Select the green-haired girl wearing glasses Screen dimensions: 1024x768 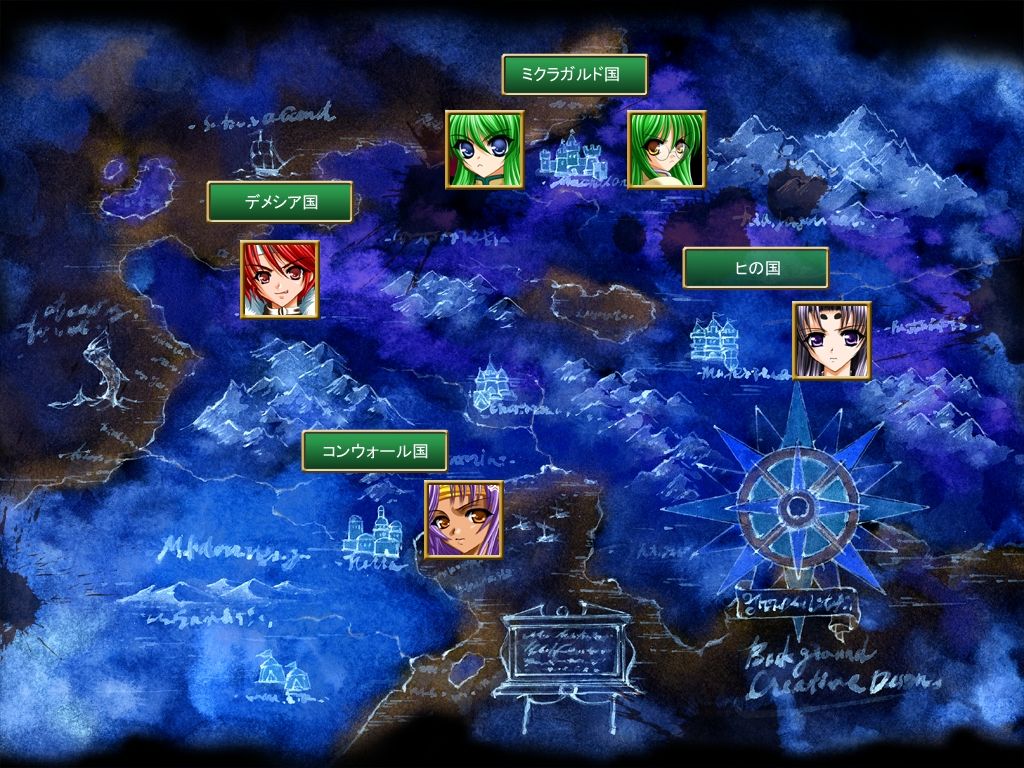click(666, 149)
